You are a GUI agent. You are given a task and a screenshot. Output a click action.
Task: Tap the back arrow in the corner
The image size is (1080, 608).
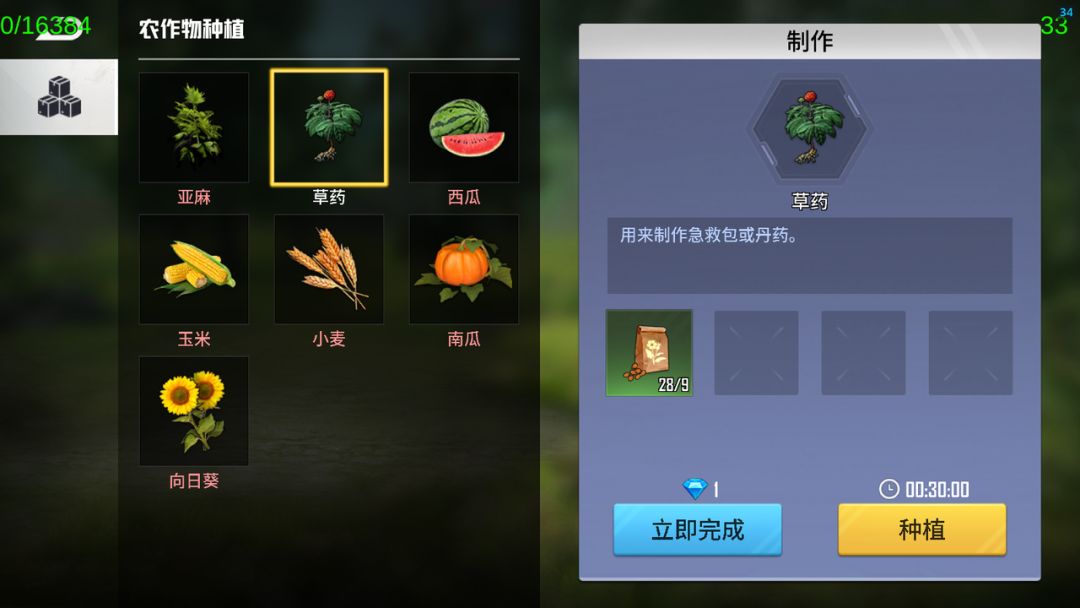pos(58,27)
